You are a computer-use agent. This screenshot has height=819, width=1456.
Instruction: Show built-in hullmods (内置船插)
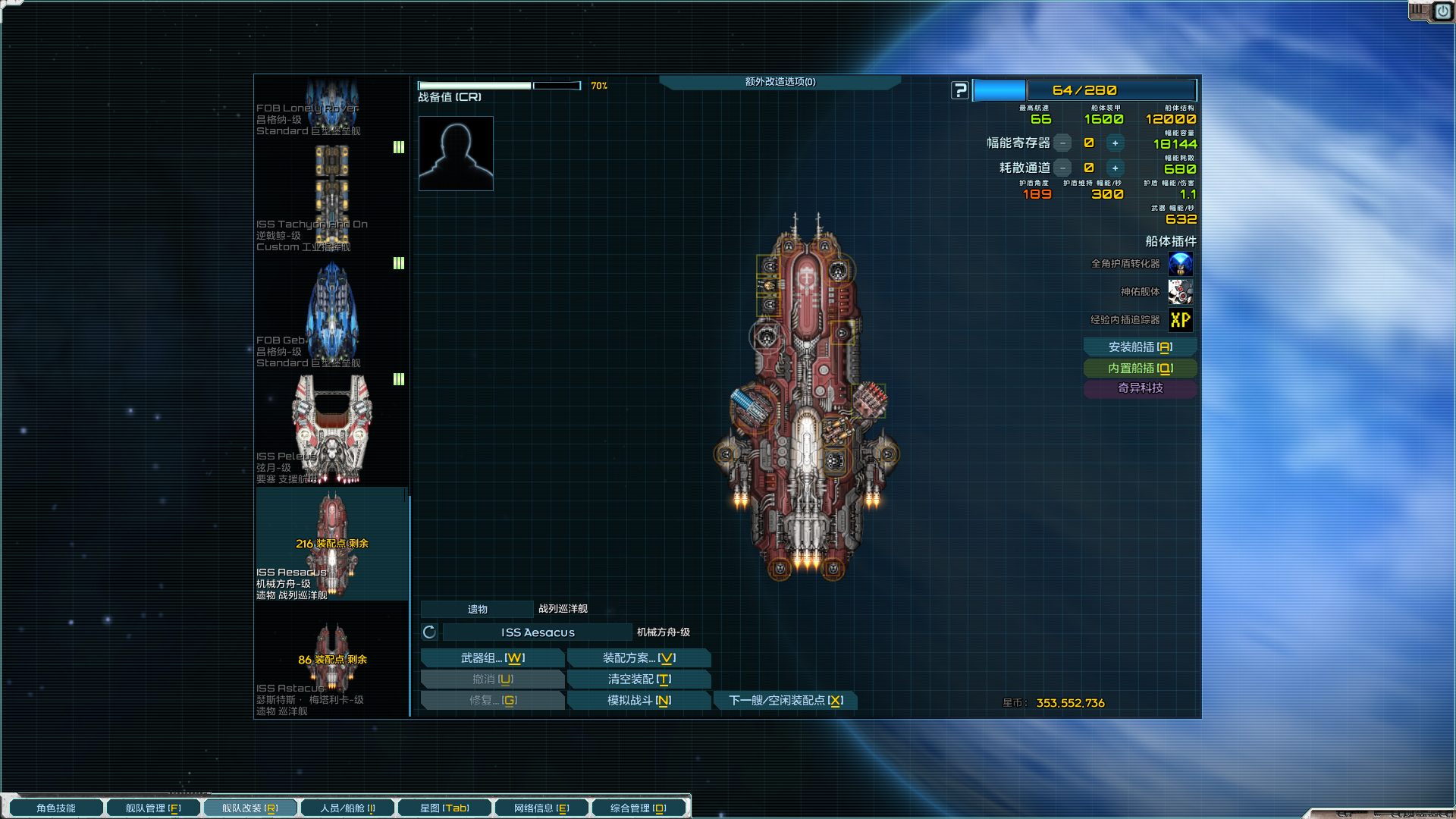[1140, 369]
